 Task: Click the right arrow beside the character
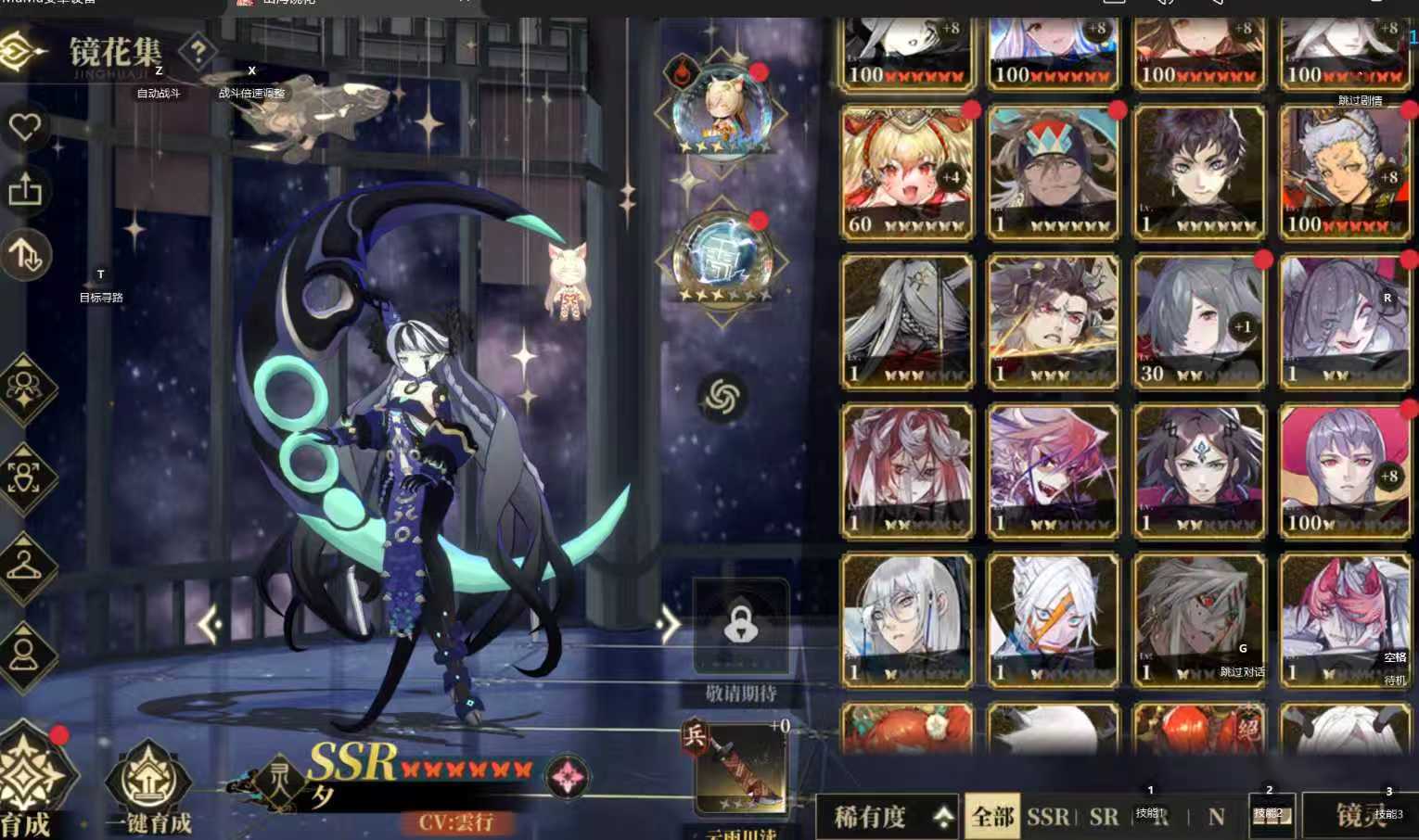667,623
